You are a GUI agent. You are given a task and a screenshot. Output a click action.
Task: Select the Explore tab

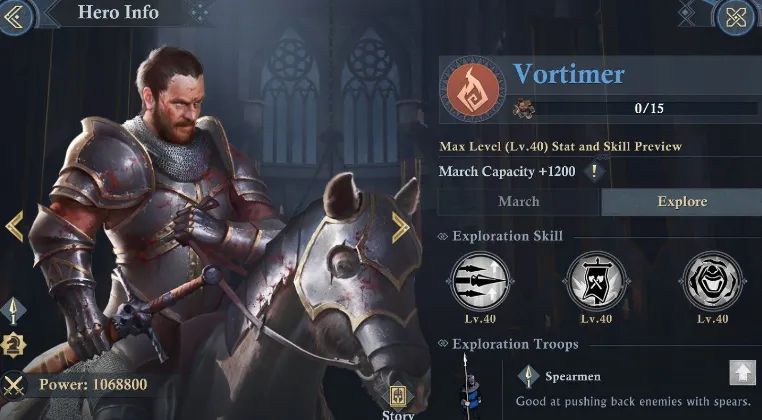point(681,201)
